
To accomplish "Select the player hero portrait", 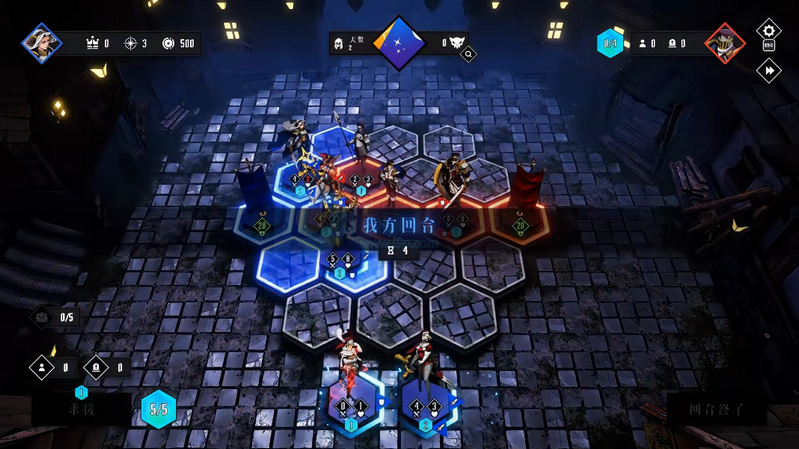I will tap(42, 43).
